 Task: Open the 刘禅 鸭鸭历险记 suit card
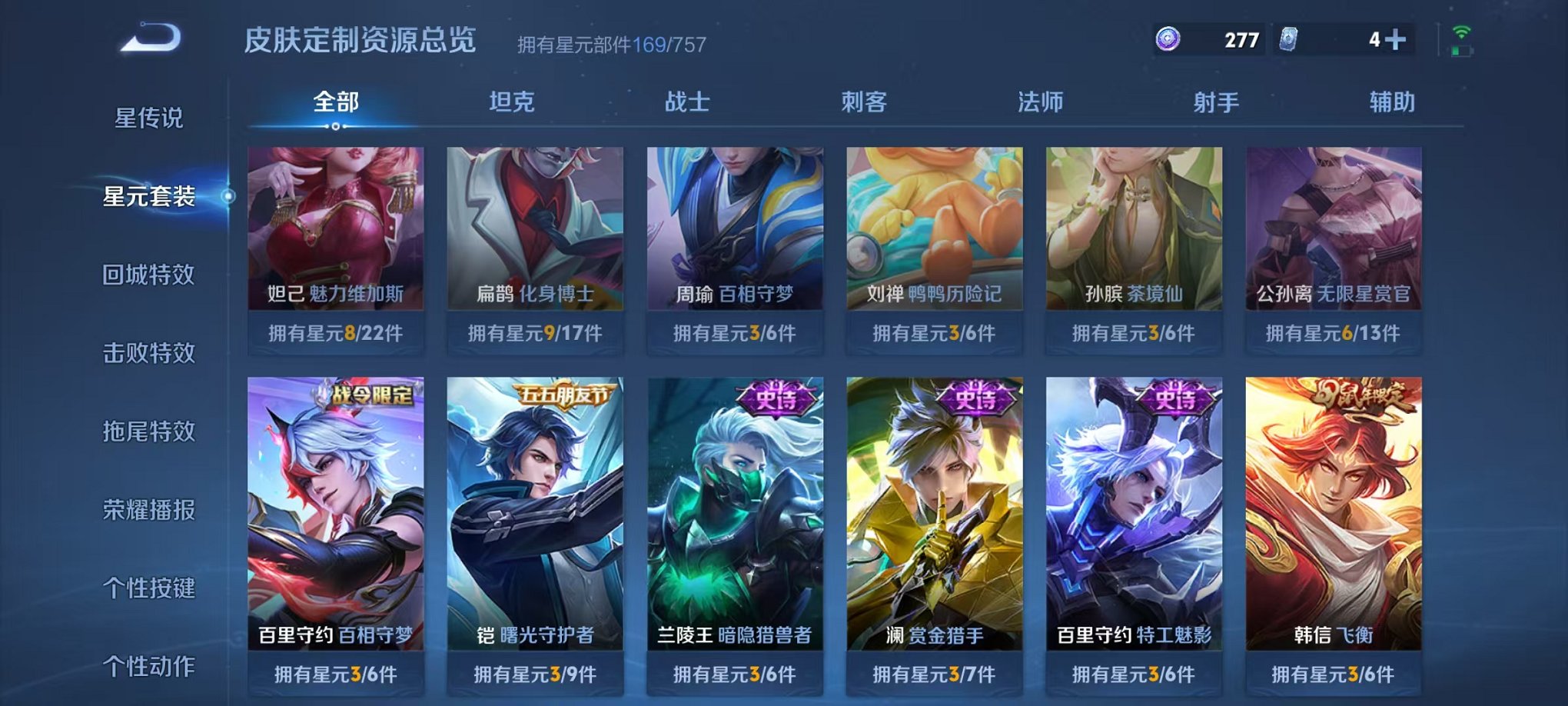click(x=934, y=238)
